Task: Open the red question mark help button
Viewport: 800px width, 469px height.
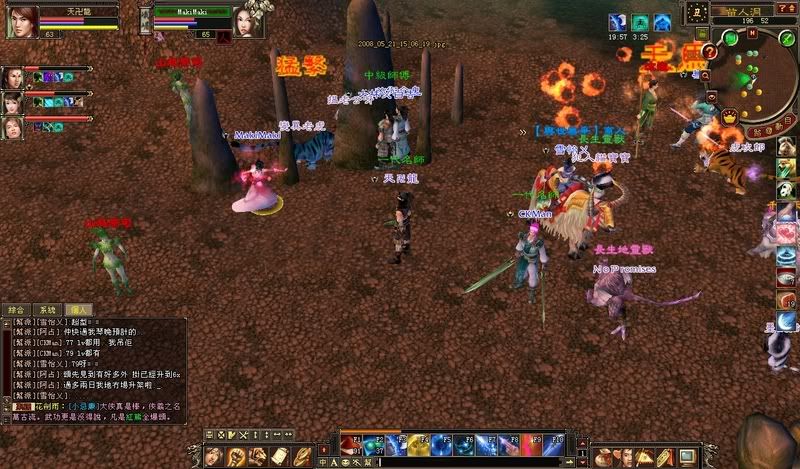Action: click(710, 51)
